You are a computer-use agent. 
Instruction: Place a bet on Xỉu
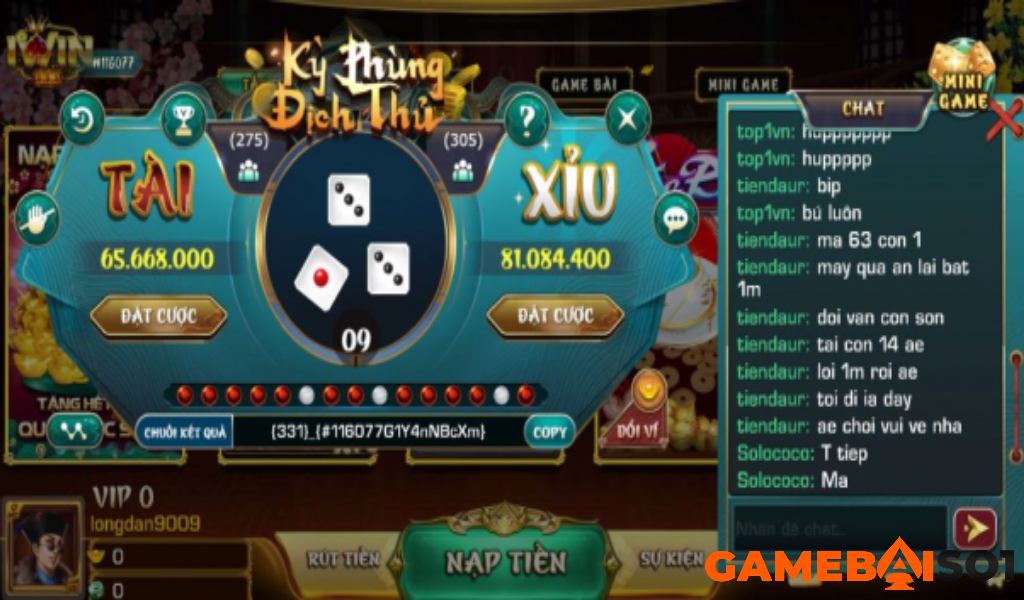[555, 317]
